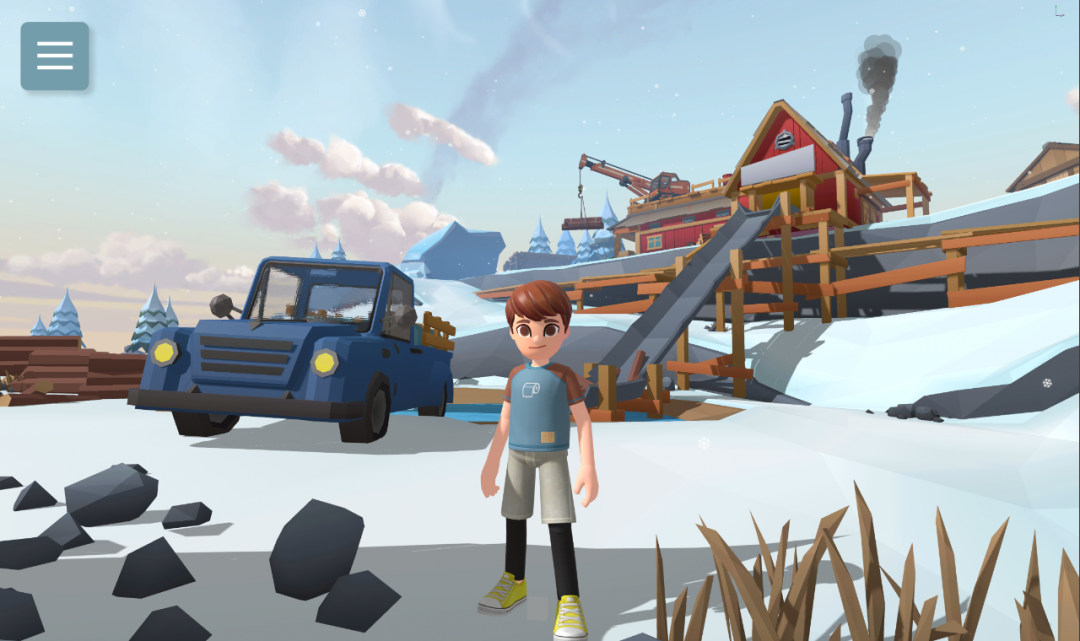Open the hamburger menu button

coord(55,56)
